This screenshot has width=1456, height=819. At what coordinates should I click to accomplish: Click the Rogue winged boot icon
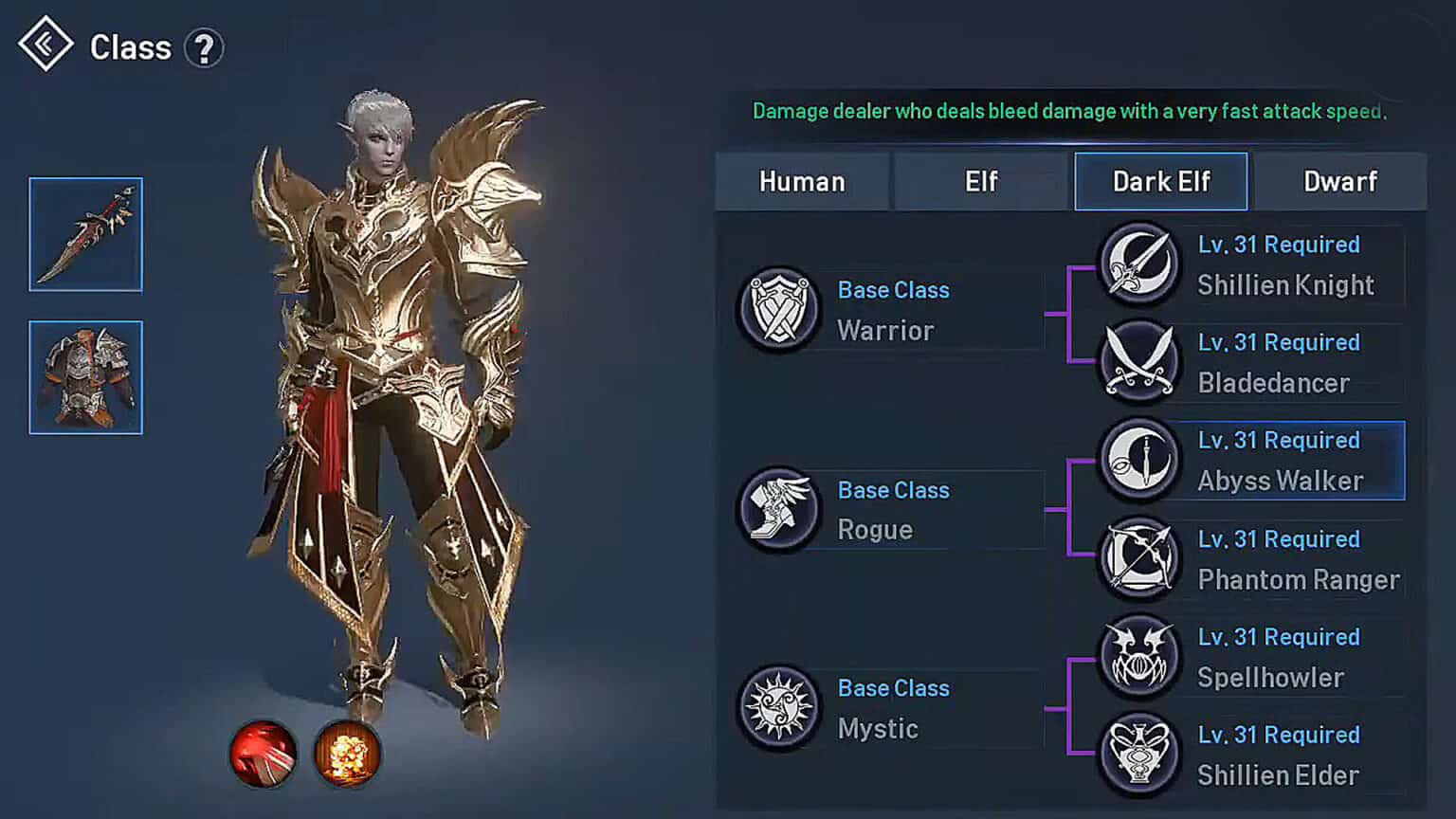tap(777, 512)
